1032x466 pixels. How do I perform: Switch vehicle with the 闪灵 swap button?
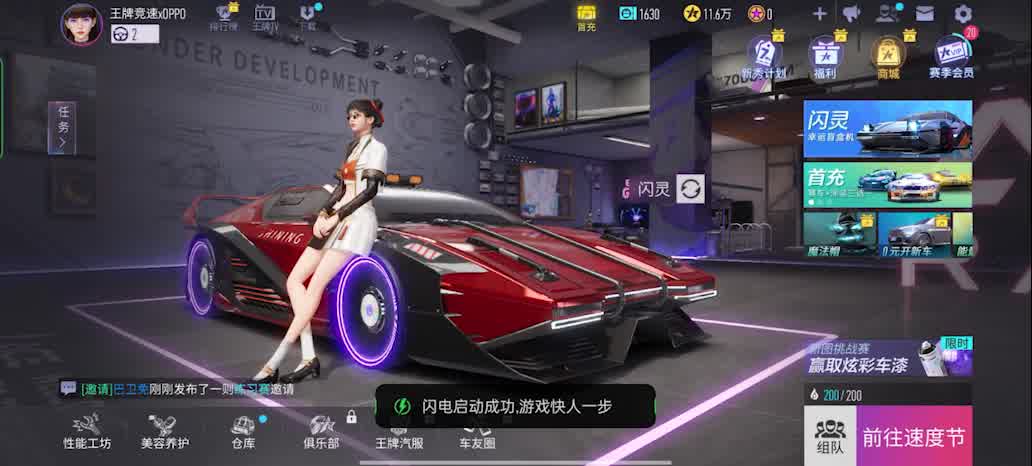[691, 188]
